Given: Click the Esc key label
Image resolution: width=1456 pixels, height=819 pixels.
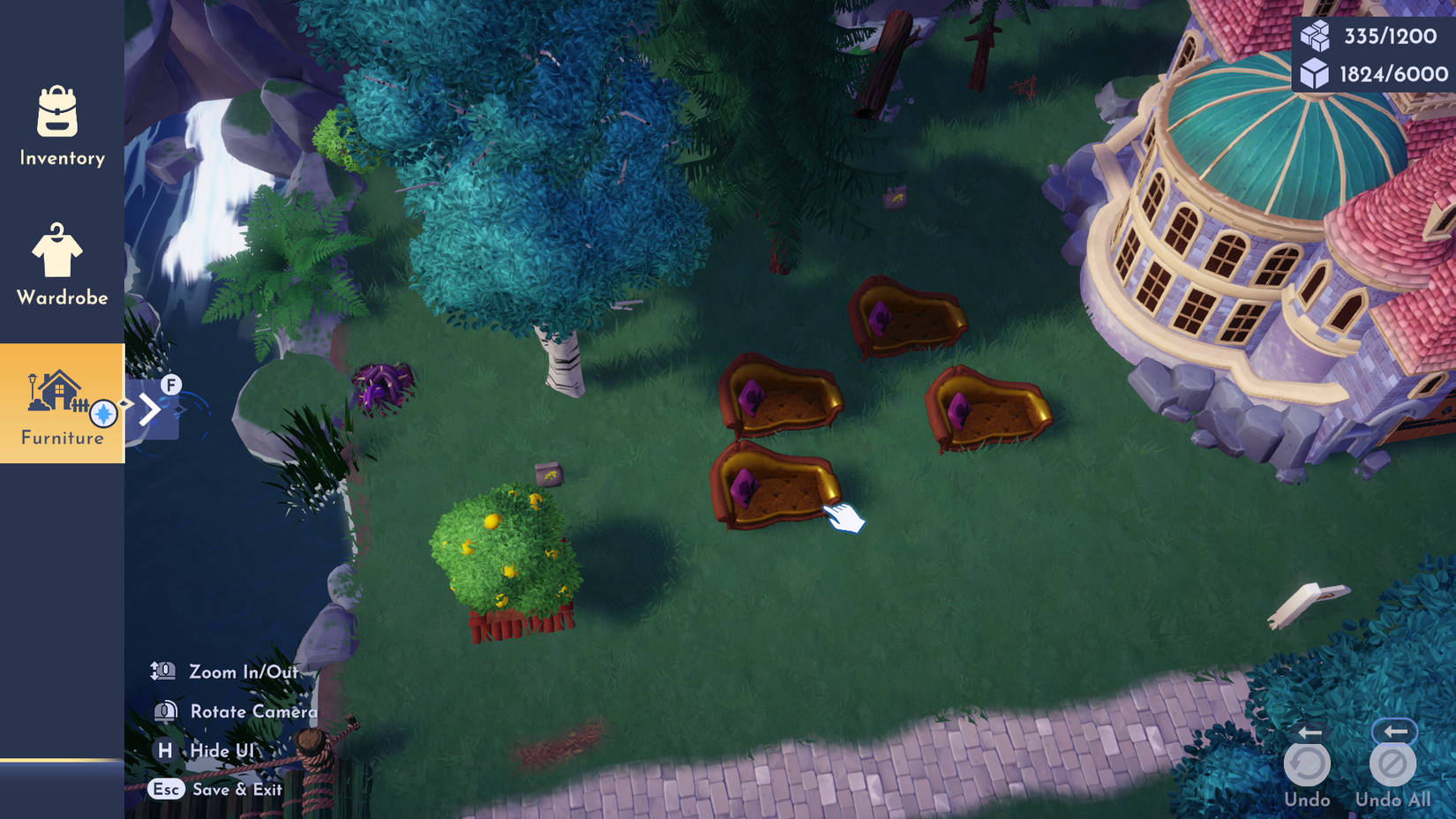Looking at the screenshot, I should click(x=167, y=789).
